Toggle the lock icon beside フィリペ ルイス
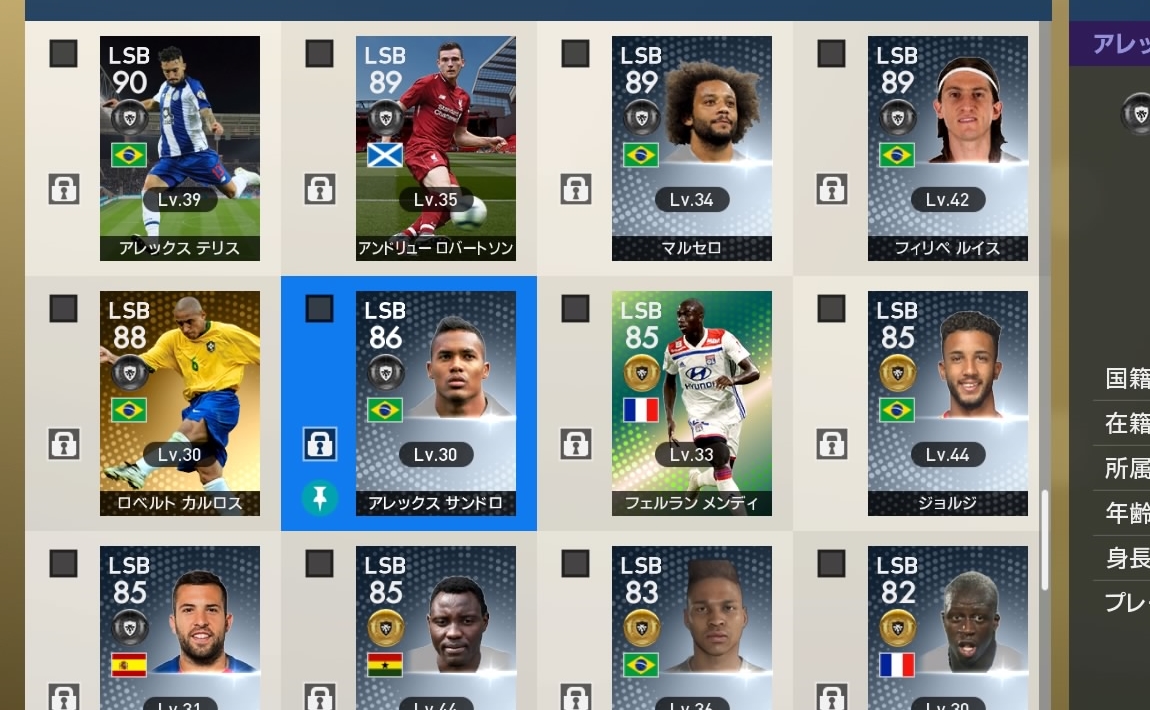This screenshot has height=710, width=1150. pos(831,188)
